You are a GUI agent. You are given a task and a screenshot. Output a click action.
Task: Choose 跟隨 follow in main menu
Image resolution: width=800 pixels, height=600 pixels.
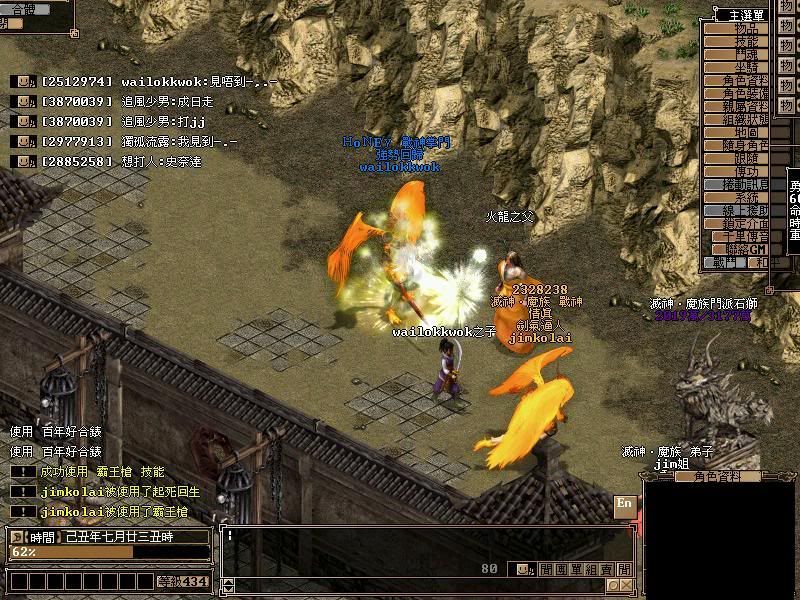click(x=745, y=158)
